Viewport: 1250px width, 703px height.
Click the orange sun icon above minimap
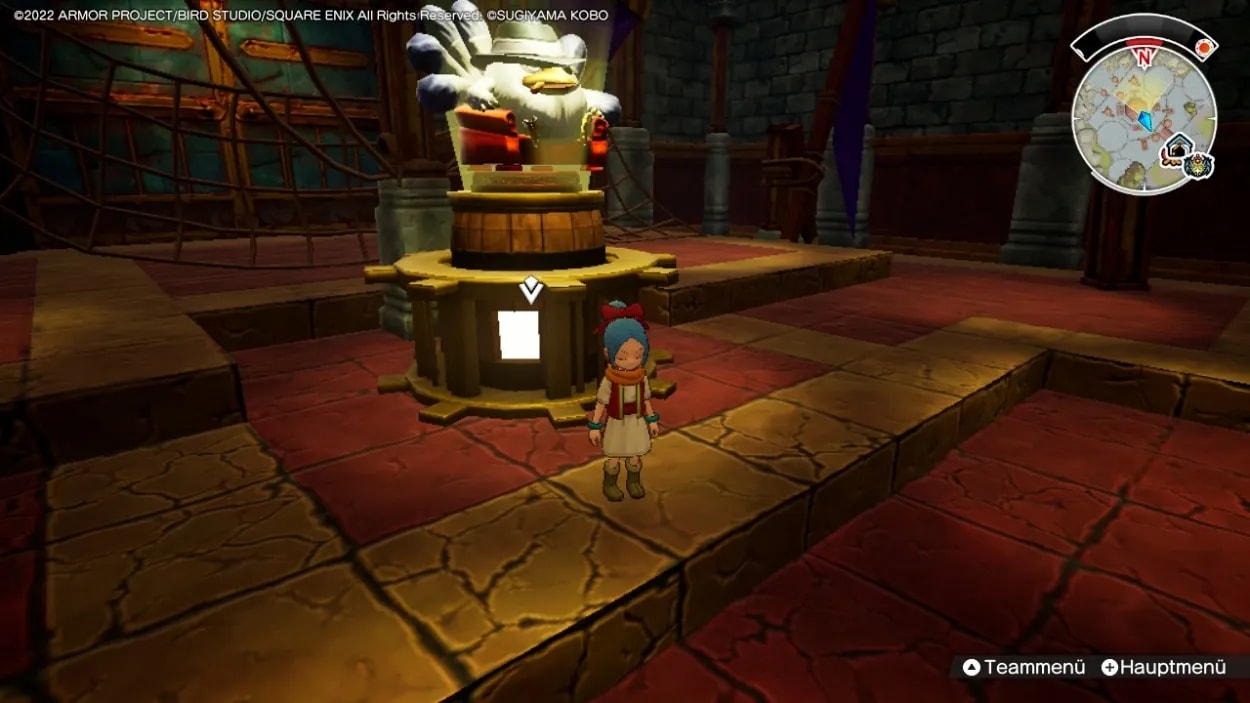coord(1205,46)
